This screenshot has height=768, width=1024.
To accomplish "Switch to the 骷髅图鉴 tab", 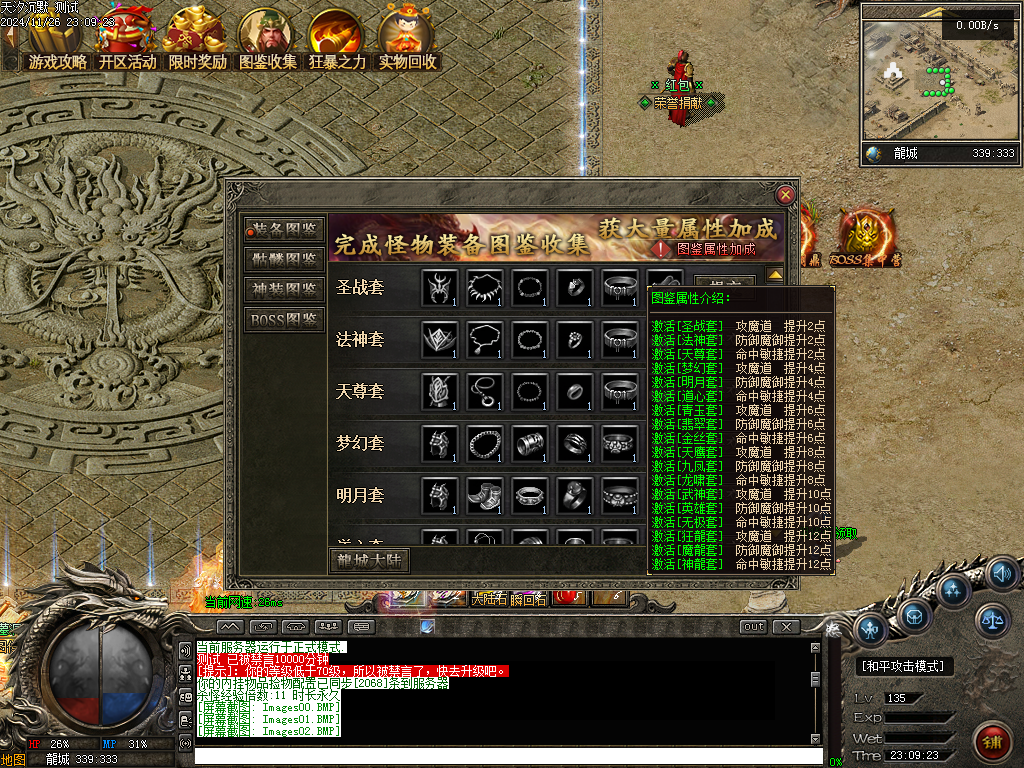I will [285, 260].
